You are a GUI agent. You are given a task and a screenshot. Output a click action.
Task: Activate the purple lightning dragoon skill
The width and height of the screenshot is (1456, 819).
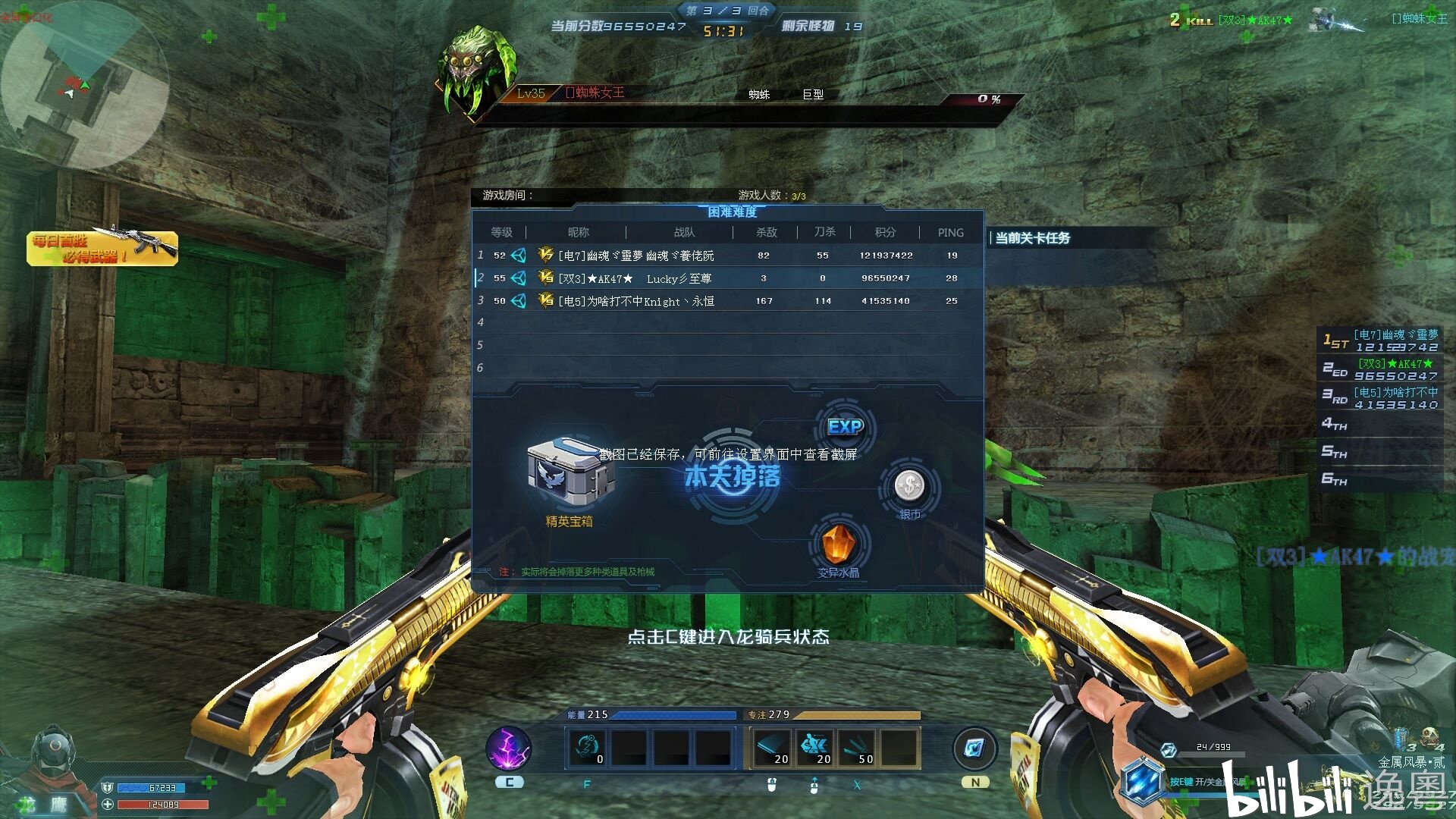click(509, 748)
